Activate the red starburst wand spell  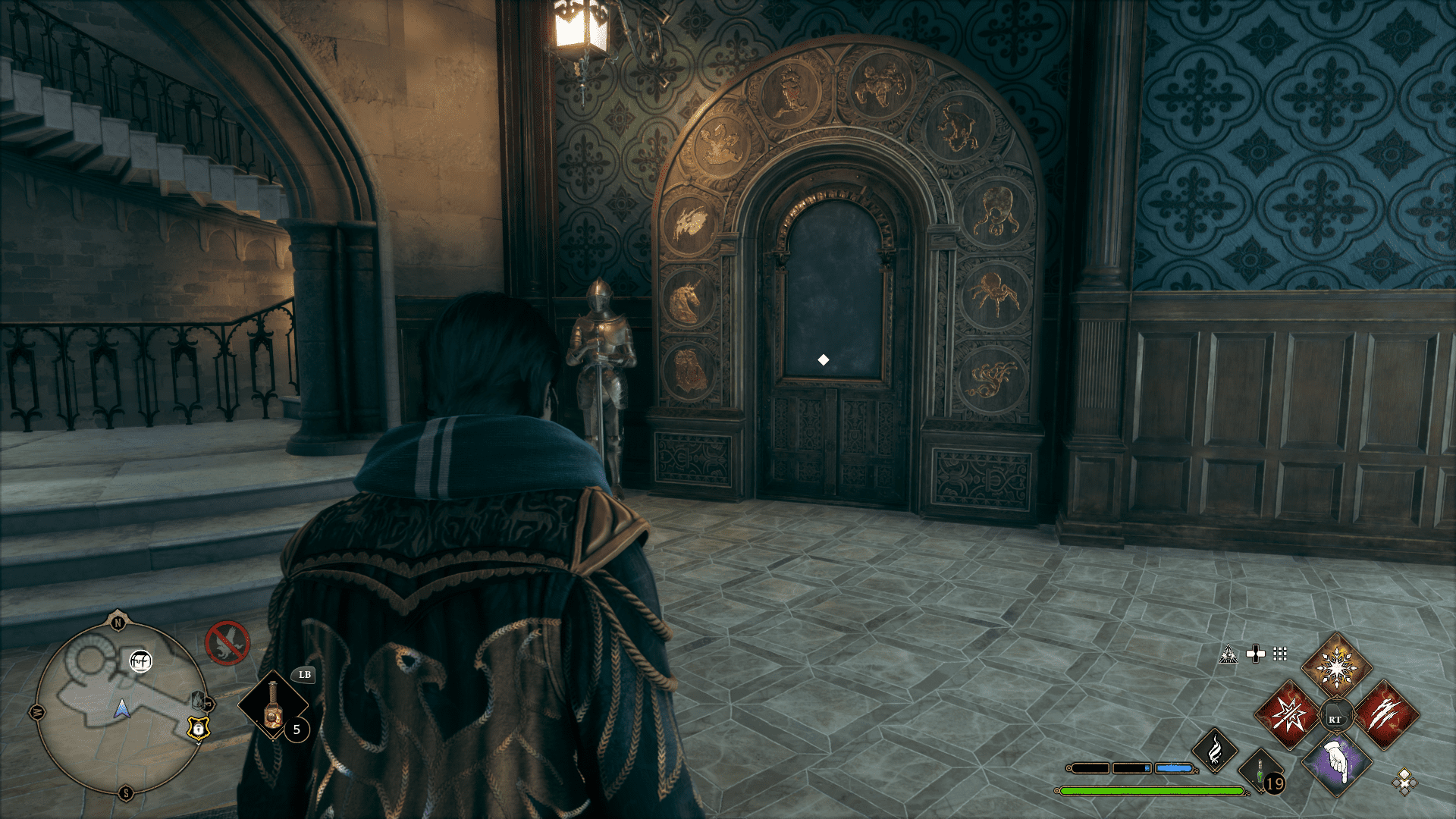[x=1288, y=714]
